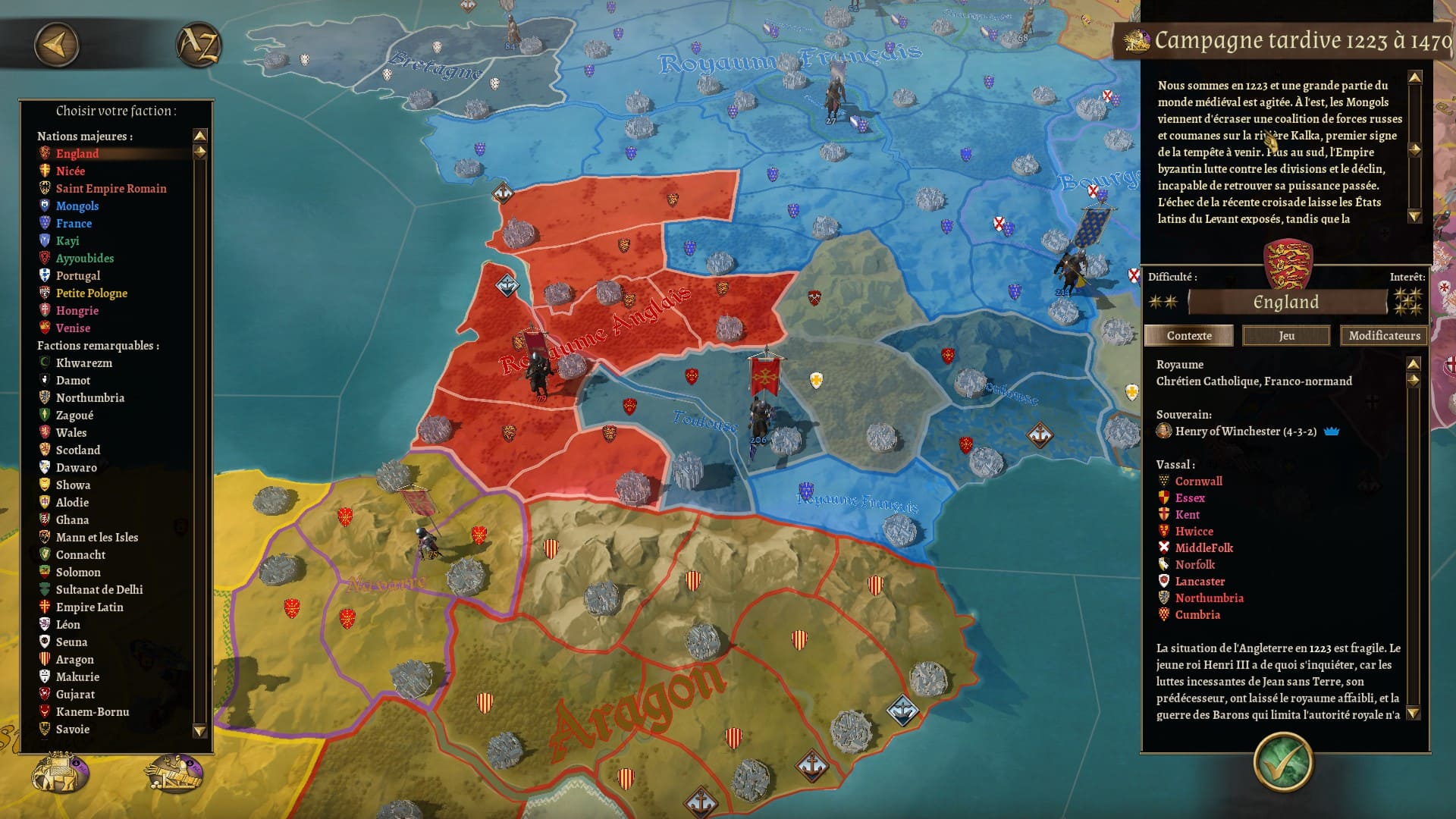This screenshot has width=1456, height=819.
Task: Switch to the Jeu tab
Action: (1286, 336)
